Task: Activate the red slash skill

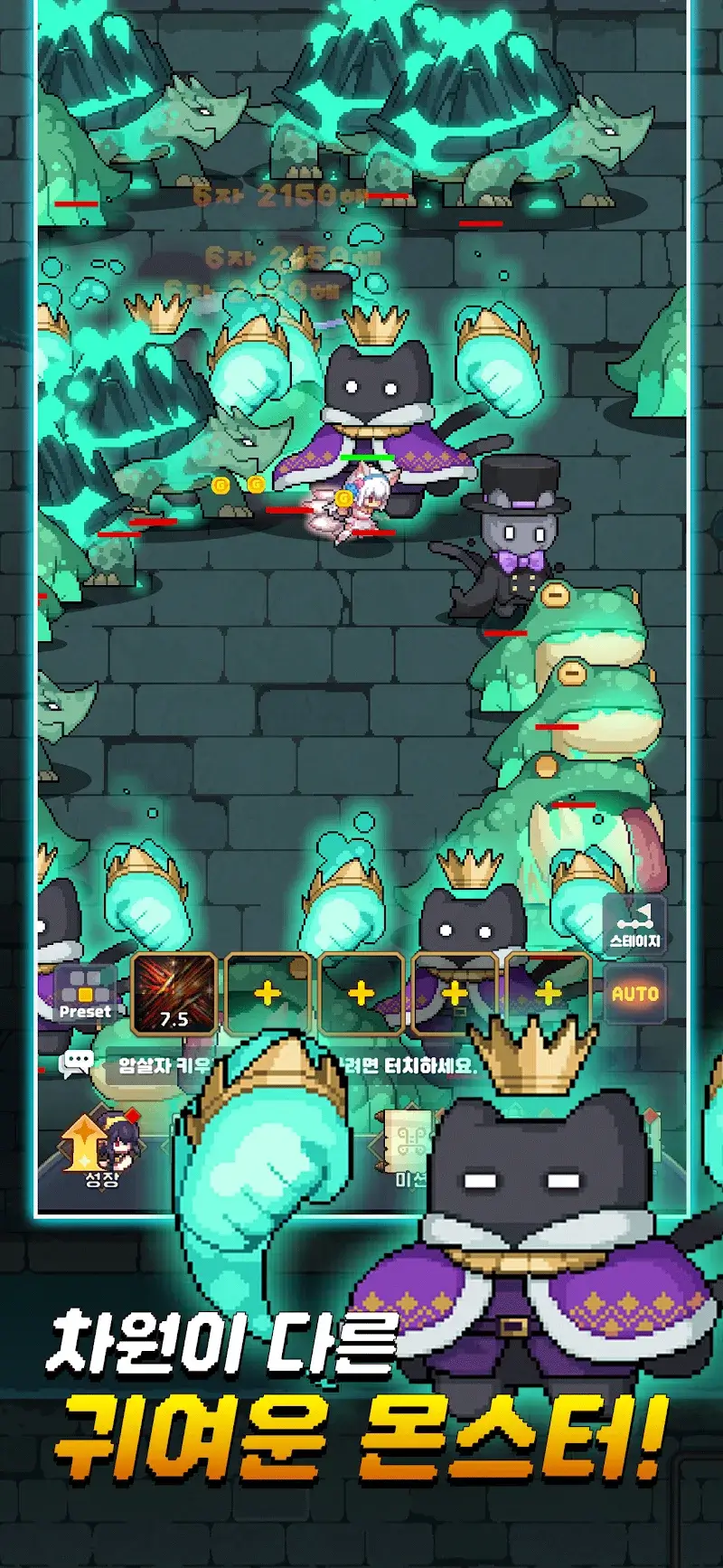Action: pos(174,995)
